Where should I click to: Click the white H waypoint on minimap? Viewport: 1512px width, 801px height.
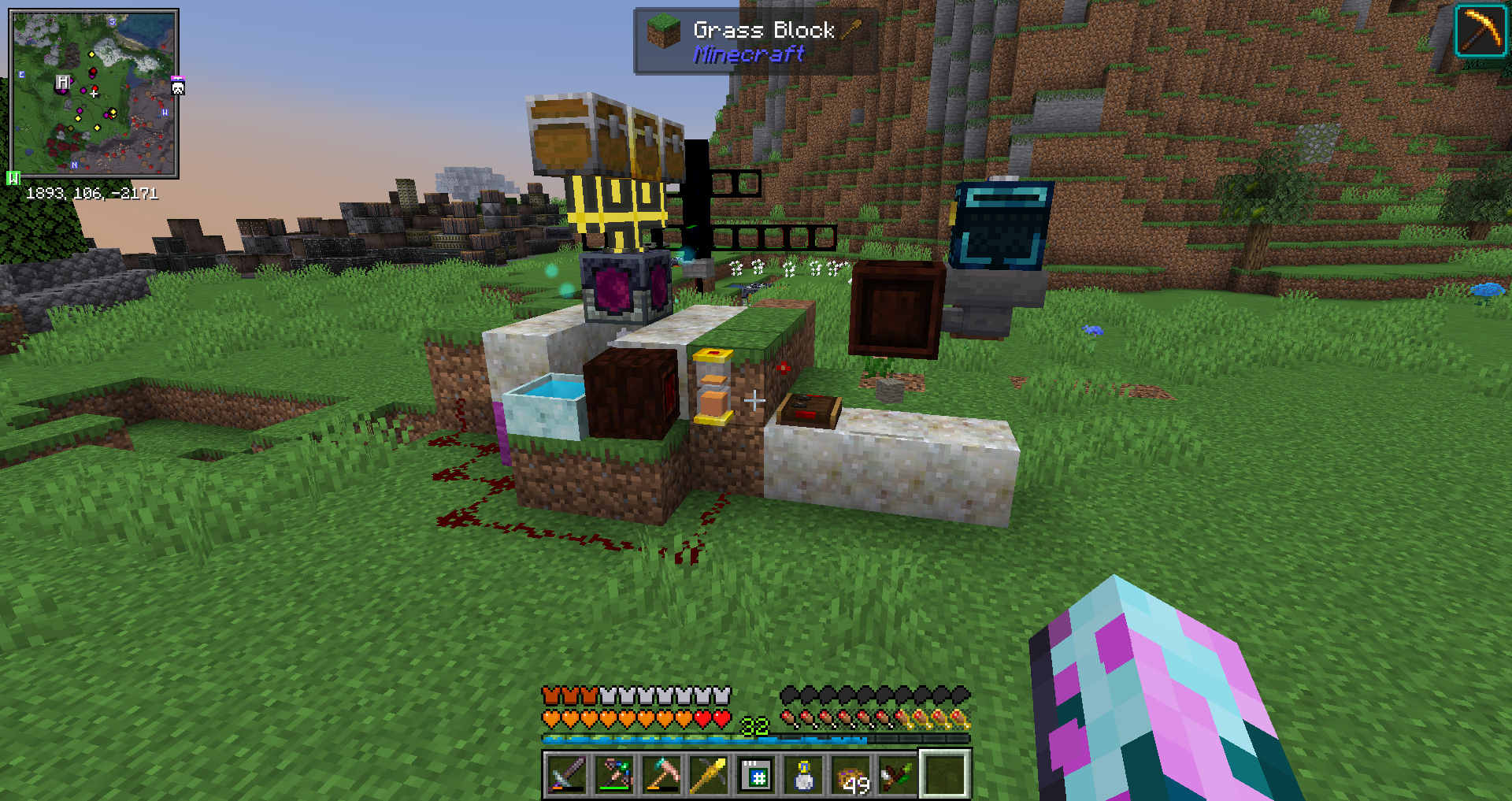click(63, 82)
